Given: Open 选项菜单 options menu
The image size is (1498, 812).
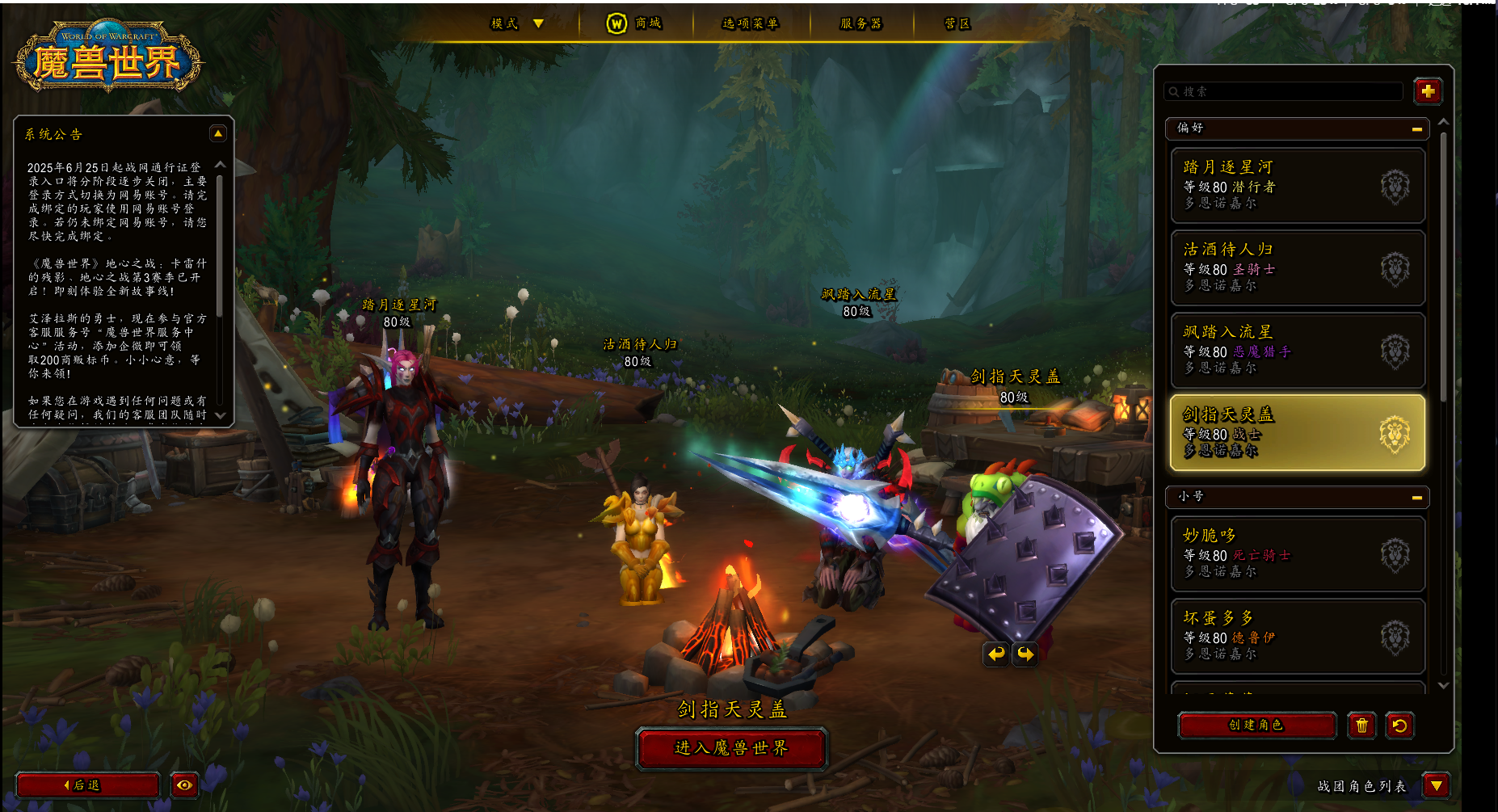Looking at the screenshot, I should coord(751,23).
